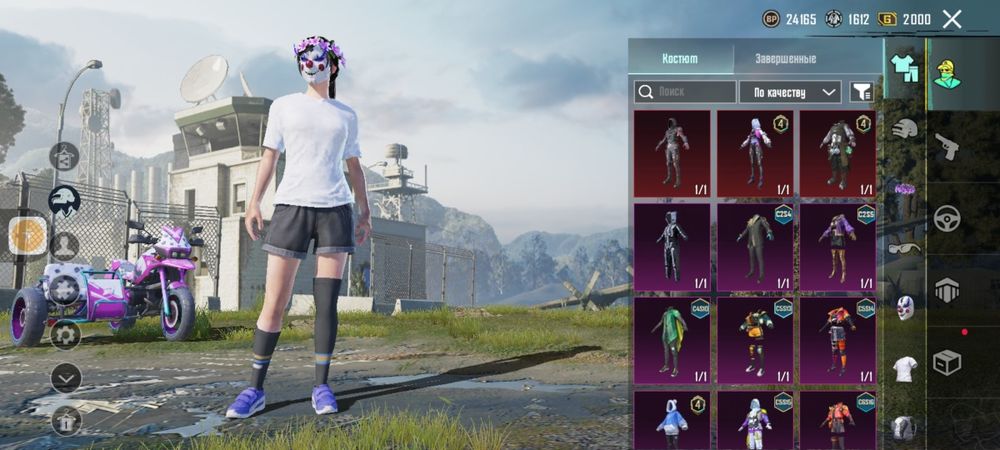Open the crate box section
Viewport: 1000px width, 450px height.
tap(946, 362)
